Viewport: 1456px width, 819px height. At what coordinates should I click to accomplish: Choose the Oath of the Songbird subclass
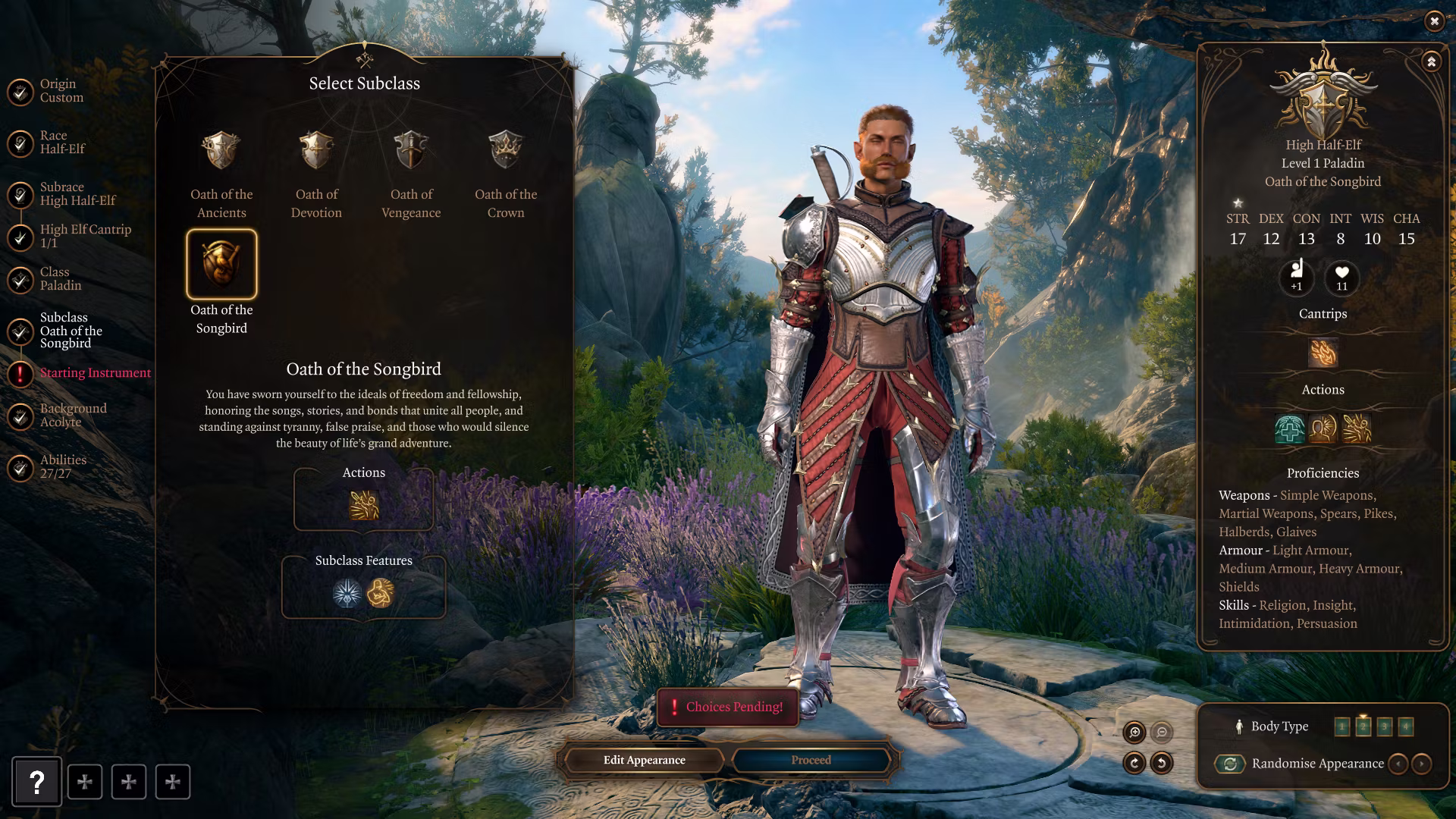point(221,264)
